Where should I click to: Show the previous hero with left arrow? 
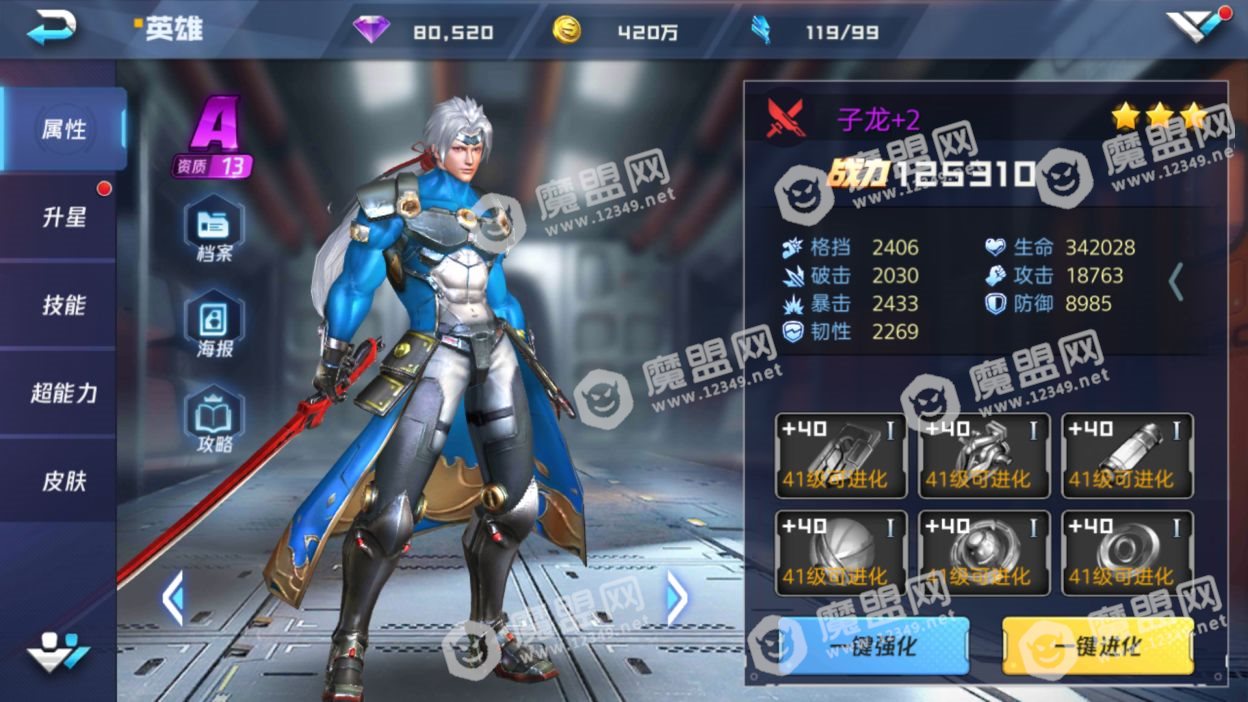pyautogui.click(x=173, y=598)
